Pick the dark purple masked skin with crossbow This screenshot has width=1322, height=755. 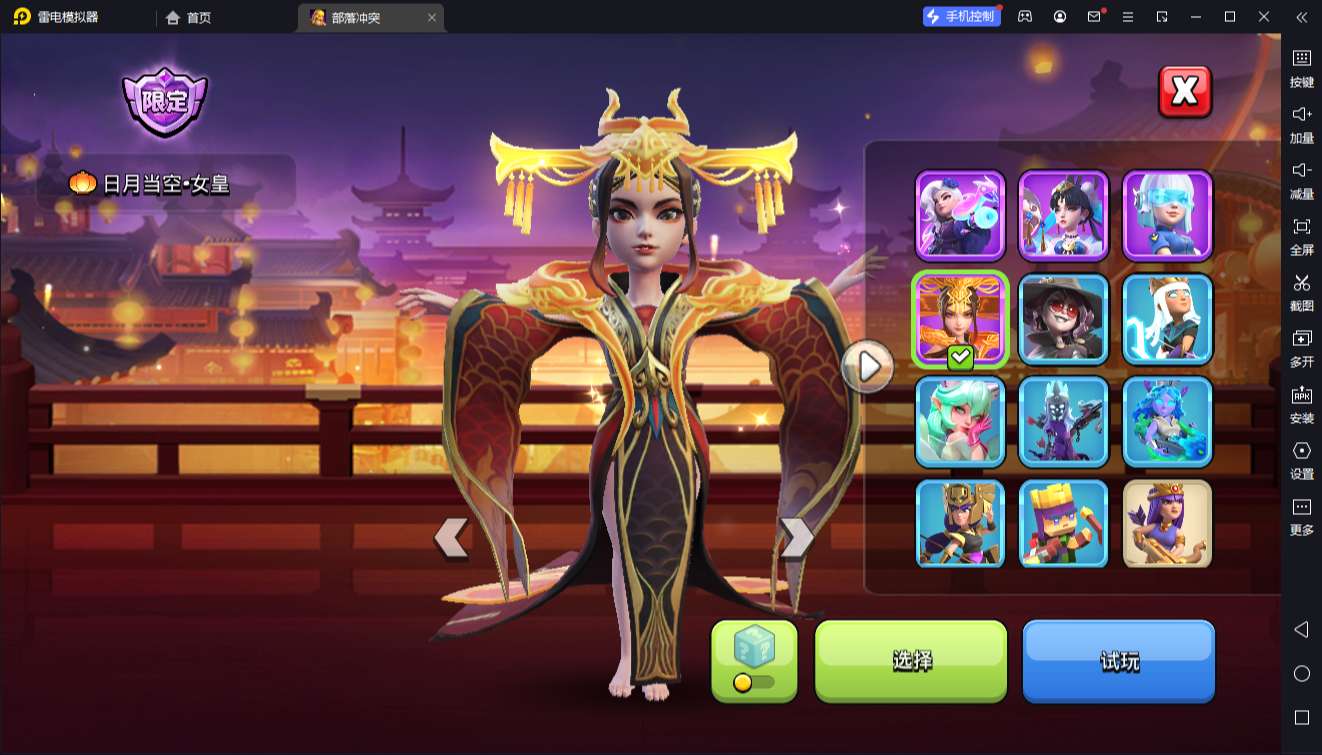pyautogui.click(x=1064, y=421)
